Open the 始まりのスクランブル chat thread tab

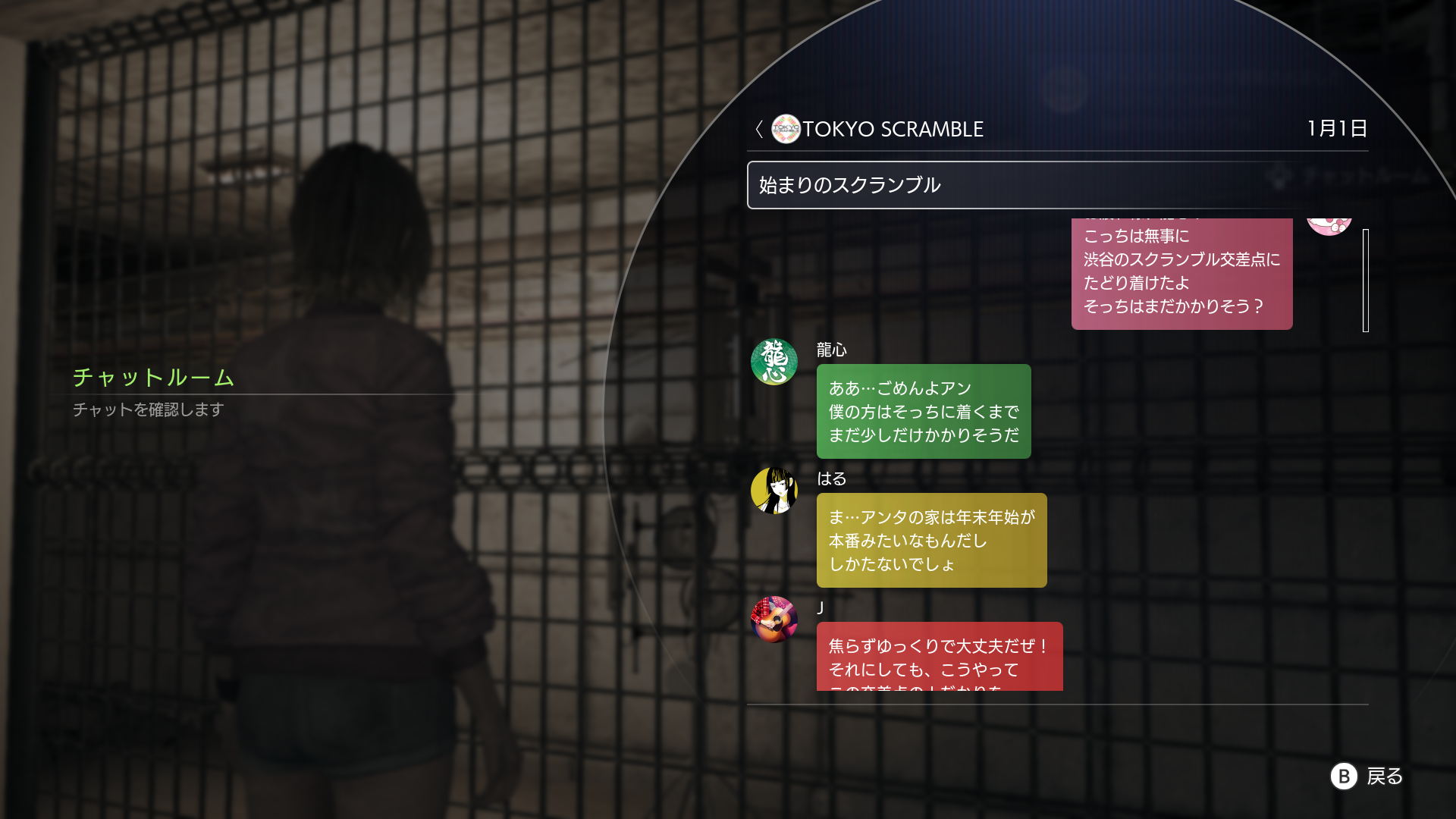pos(849,184)
